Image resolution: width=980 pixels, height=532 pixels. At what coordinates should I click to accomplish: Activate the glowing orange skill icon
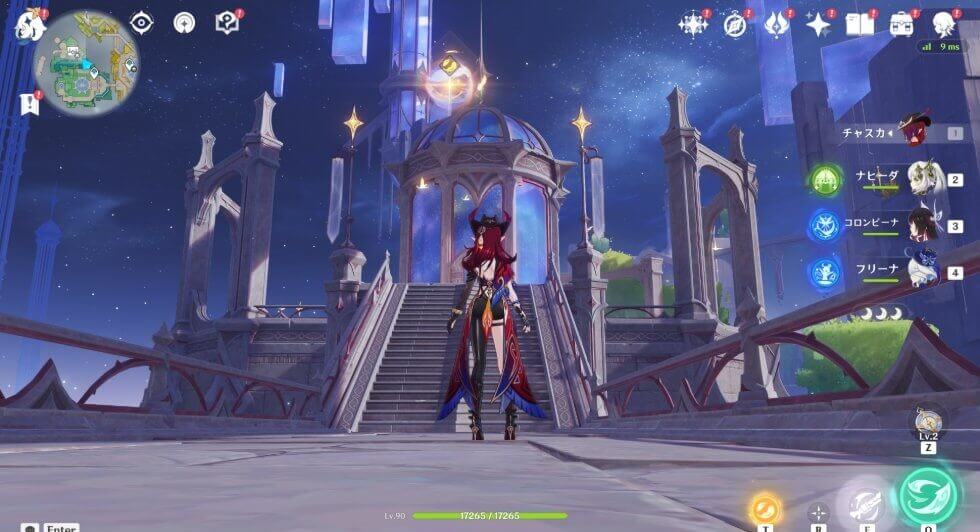pos(765,507)
